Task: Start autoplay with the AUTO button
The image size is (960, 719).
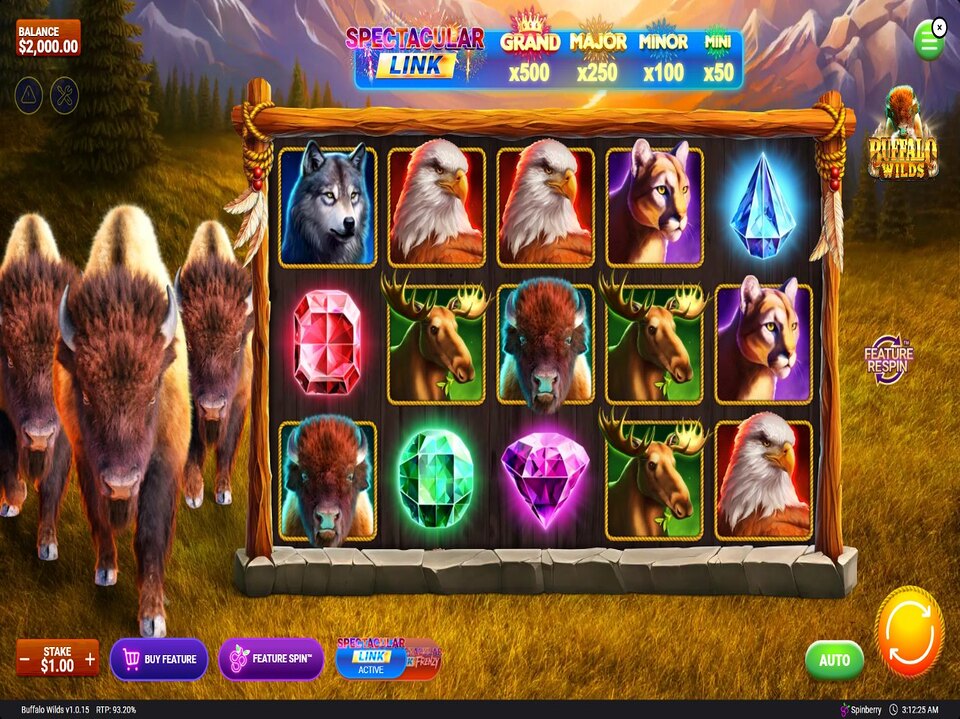Action: [834, 660]
